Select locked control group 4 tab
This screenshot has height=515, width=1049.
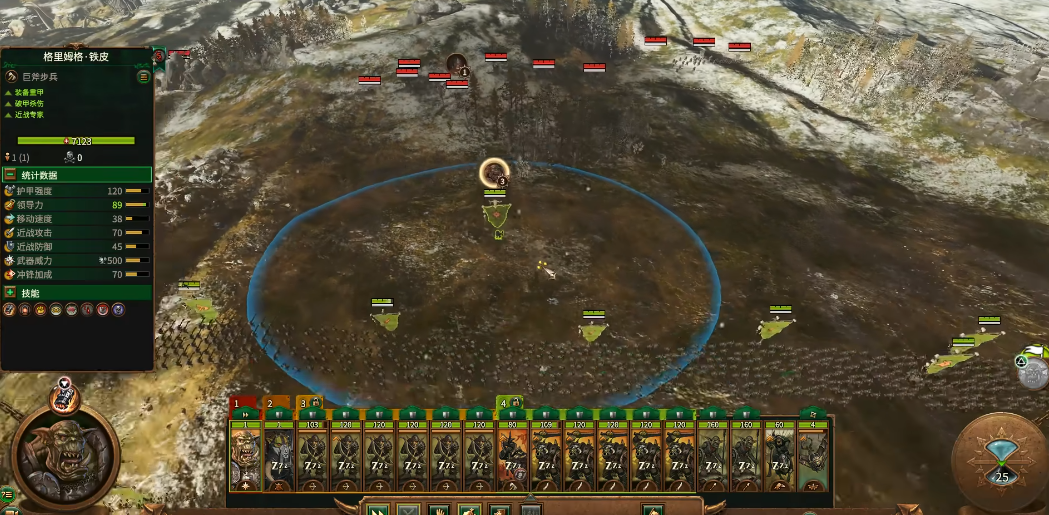[x=506, y=404]
